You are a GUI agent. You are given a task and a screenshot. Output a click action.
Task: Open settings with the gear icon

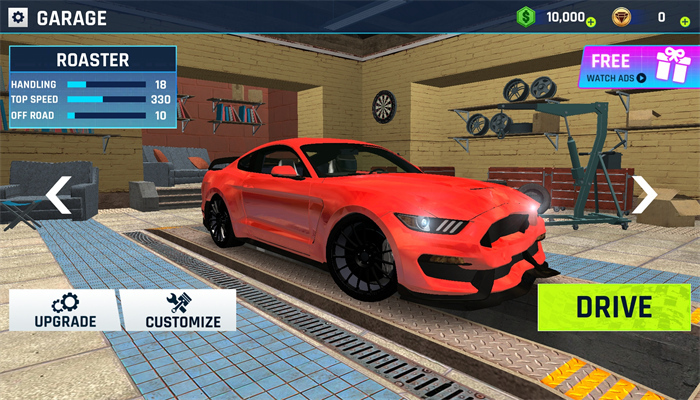[18, 17]
